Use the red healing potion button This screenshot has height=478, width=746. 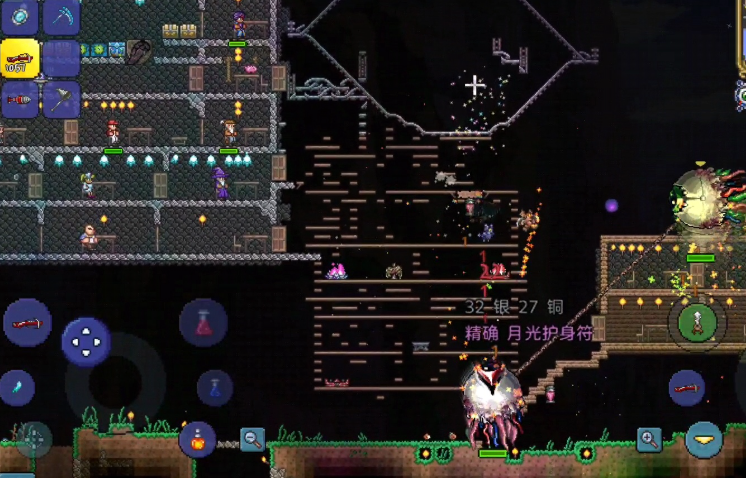click(203, 322)
